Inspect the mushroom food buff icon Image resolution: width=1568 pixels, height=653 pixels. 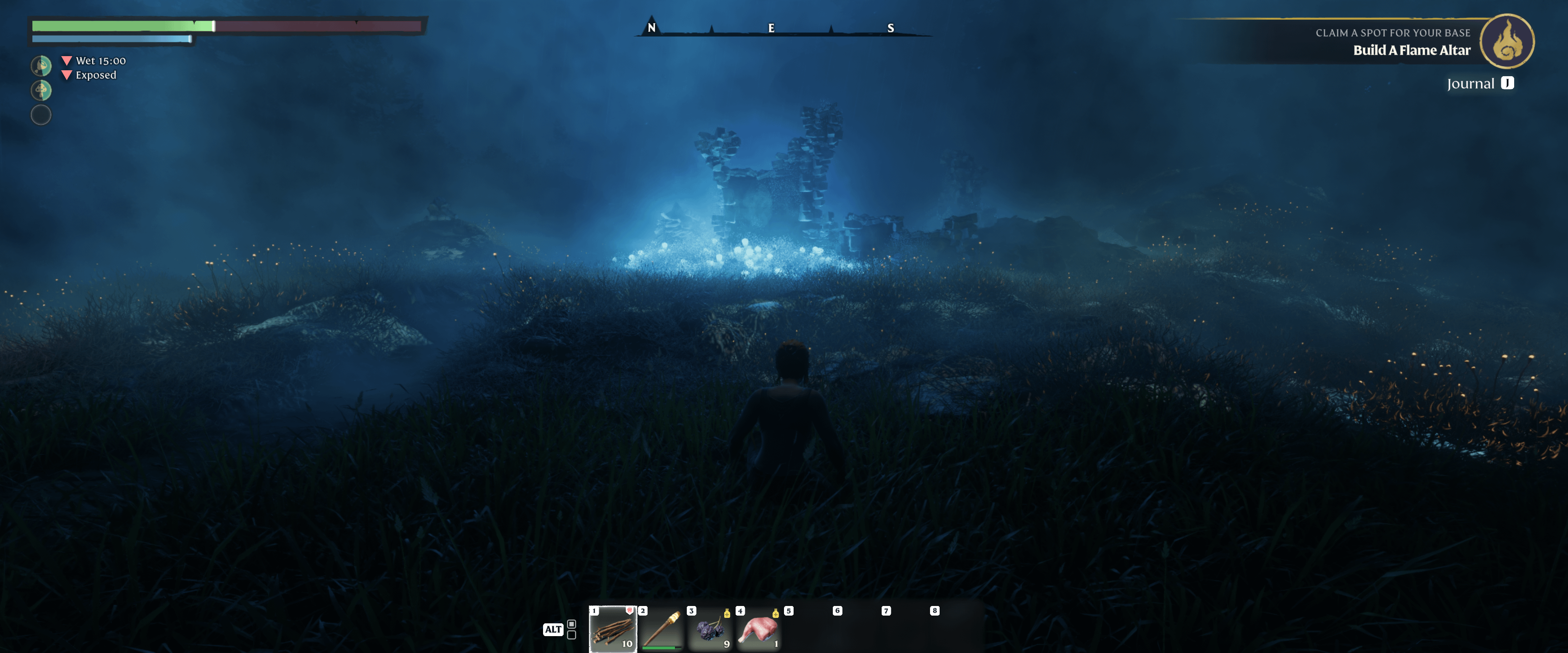click(x=41, y=91)
